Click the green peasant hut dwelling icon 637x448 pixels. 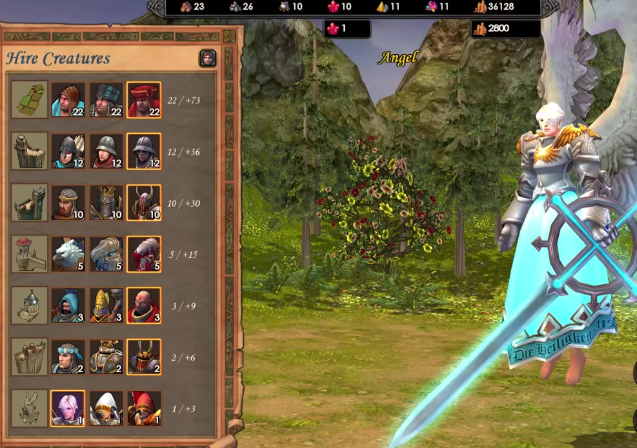[28, 100]
